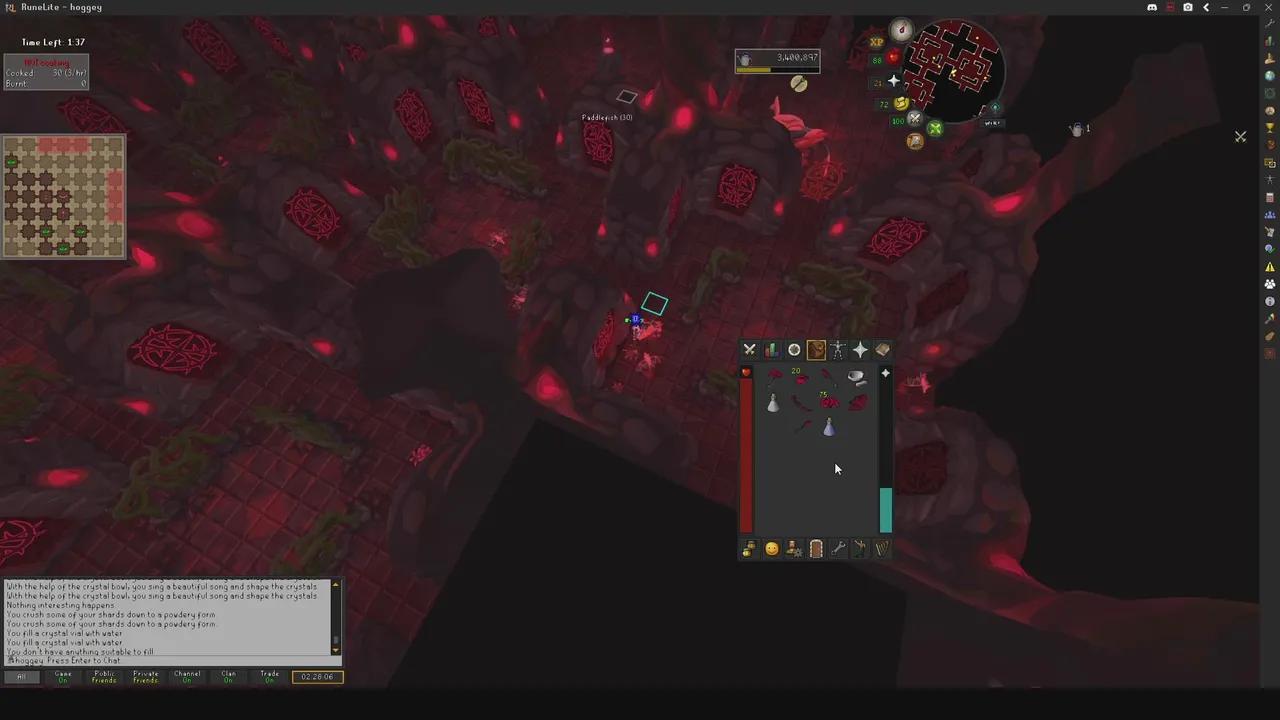The width and height of the screenshot is (1280, 720).
Task: Open the Combat Options tab
Action: point(749,349)
